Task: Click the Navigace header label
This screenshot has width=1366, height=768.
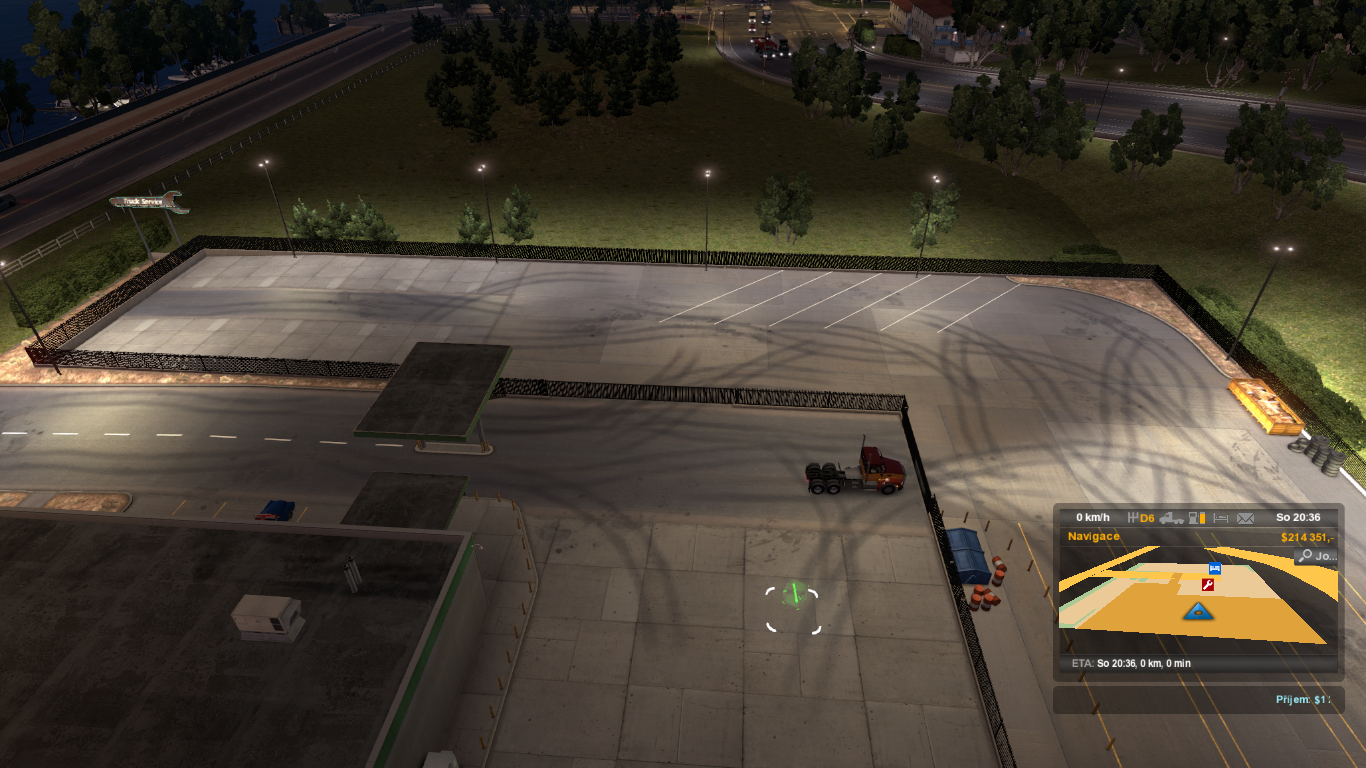Action: [x=1094, y=537]
